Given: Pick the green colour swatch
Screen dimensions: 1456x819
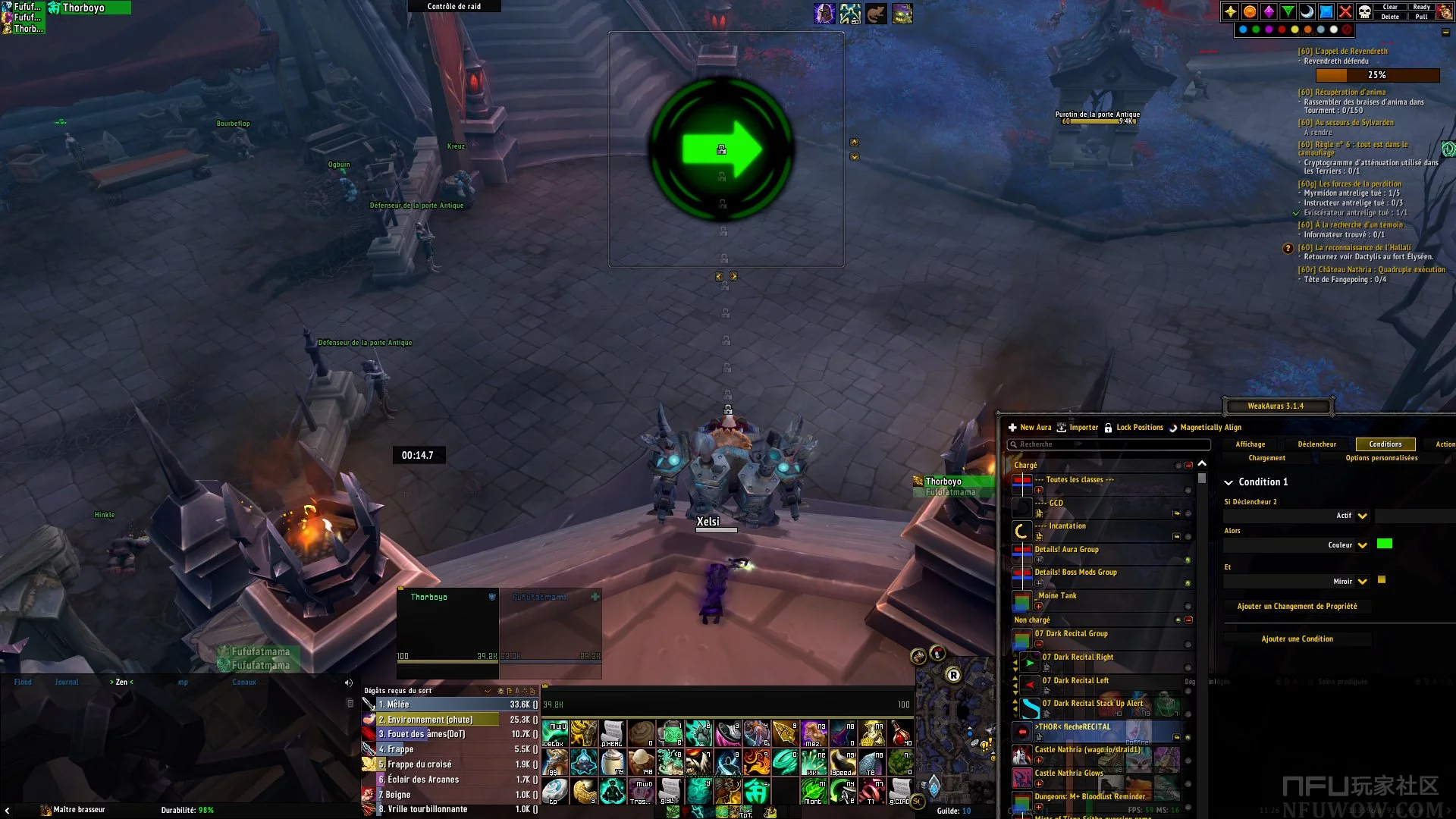Looking at the screenshot, I should [1384, 544].
